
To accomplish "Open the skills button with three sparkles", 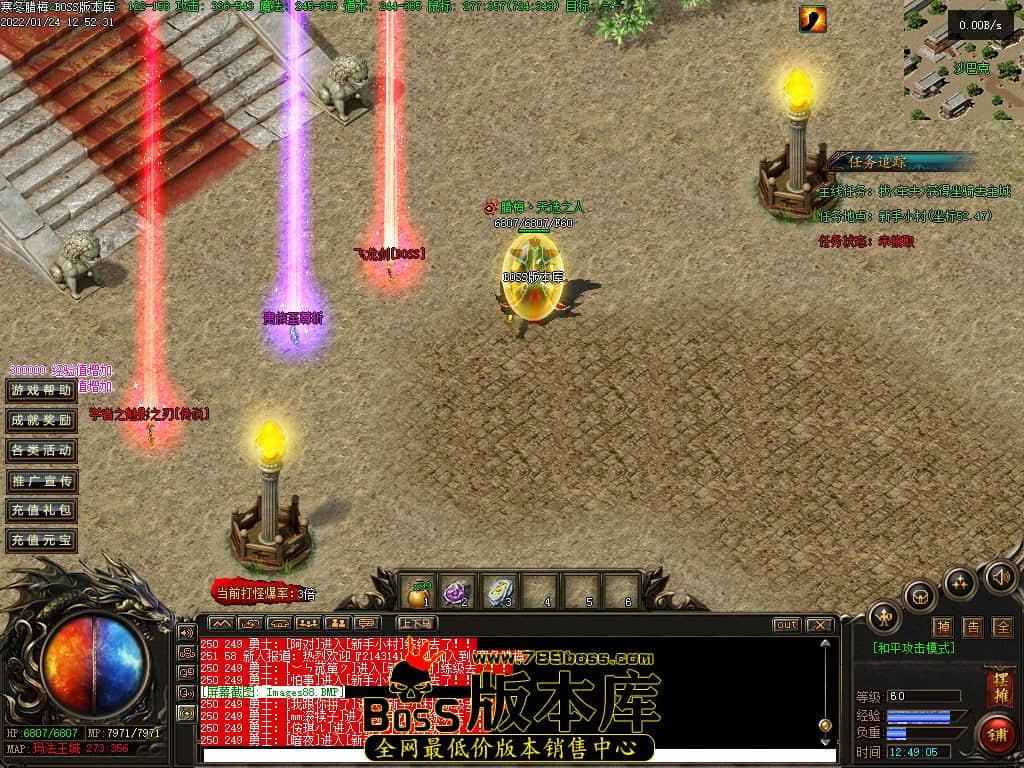I will click(x=960, y=583).
